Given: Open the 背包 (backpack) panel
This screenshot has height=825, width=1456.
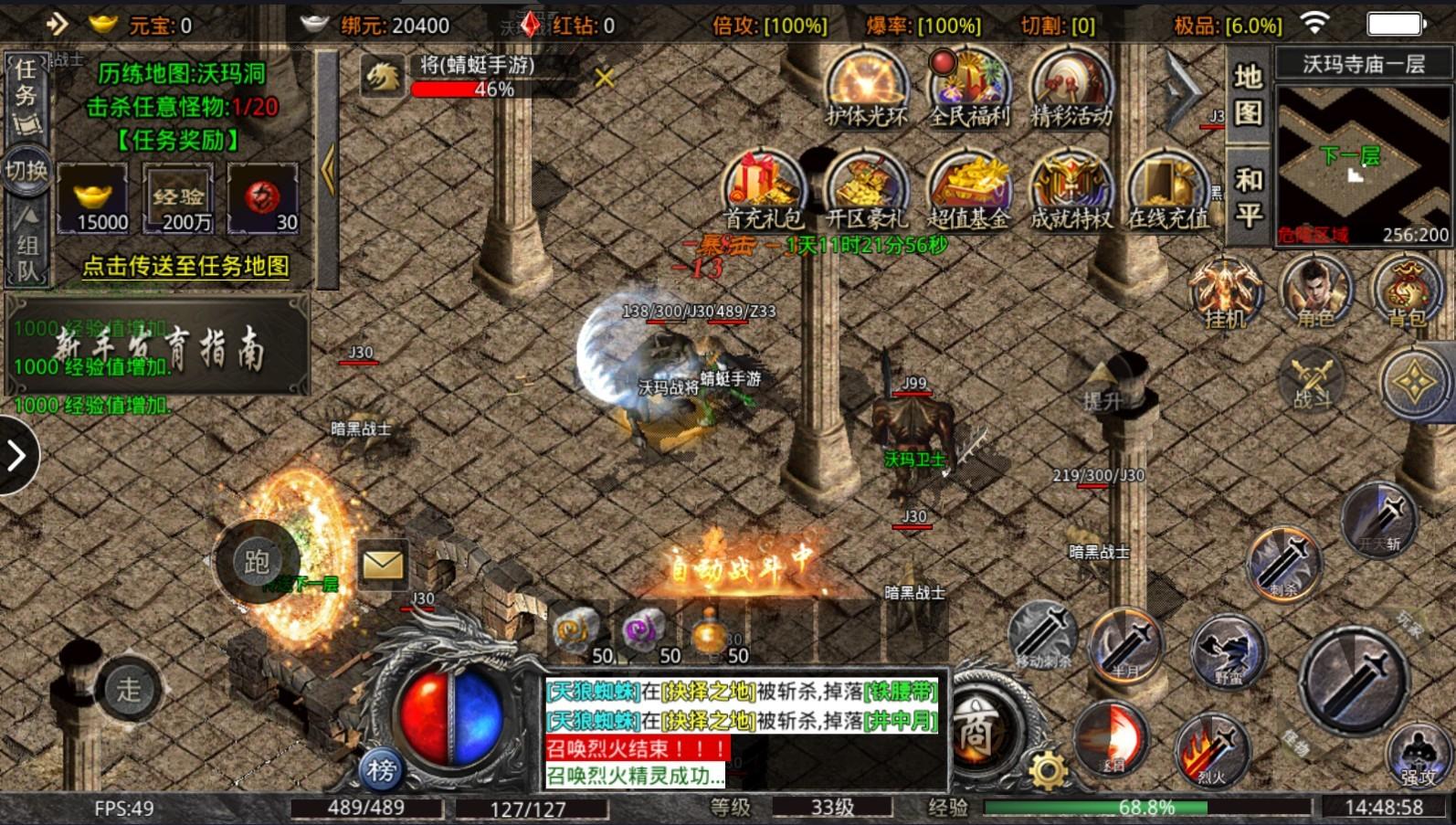Looking at the screenshot, I should click(1407, 292).
